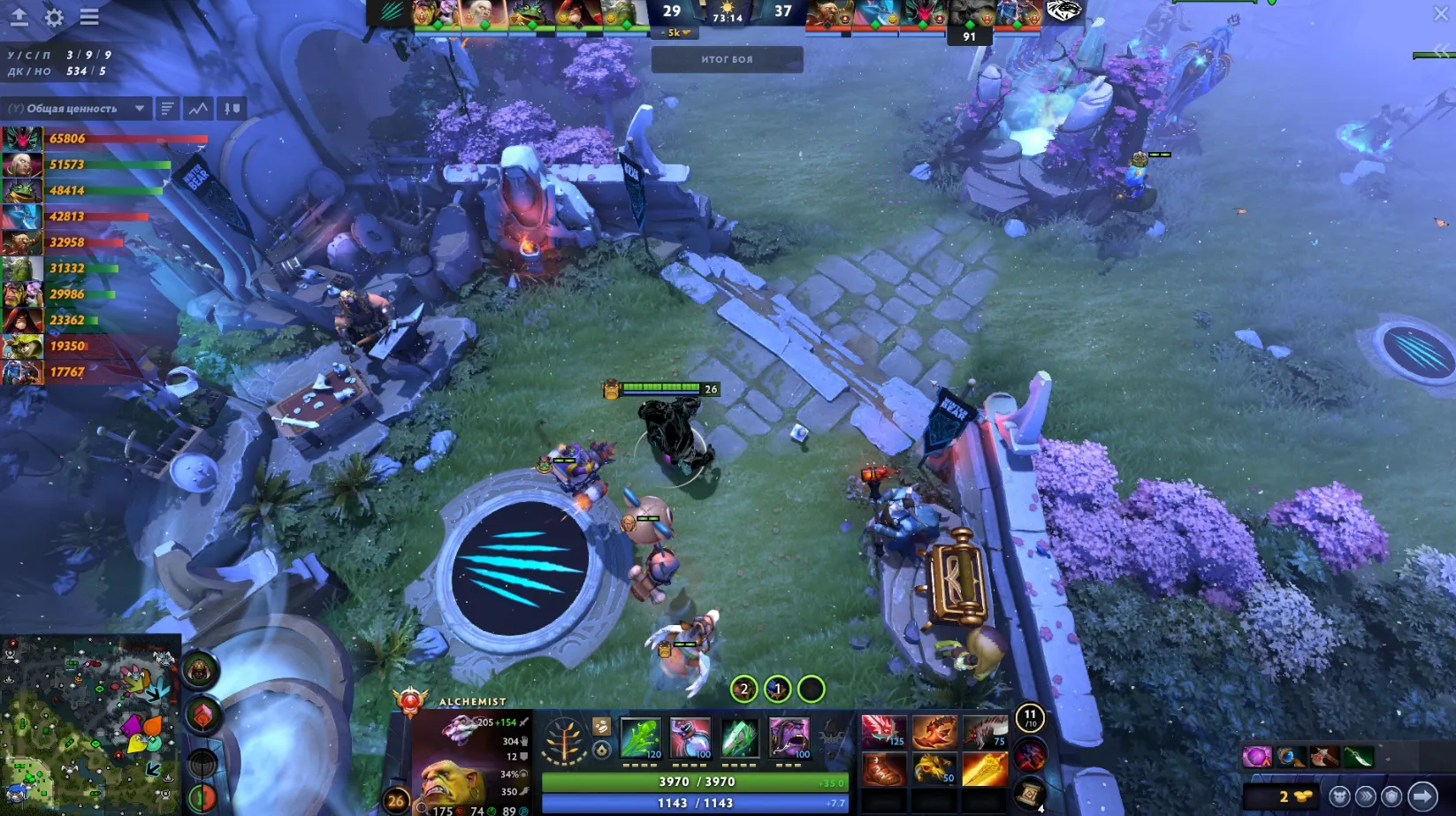Toggle the graph view in the stats panel

click(197, 108)
